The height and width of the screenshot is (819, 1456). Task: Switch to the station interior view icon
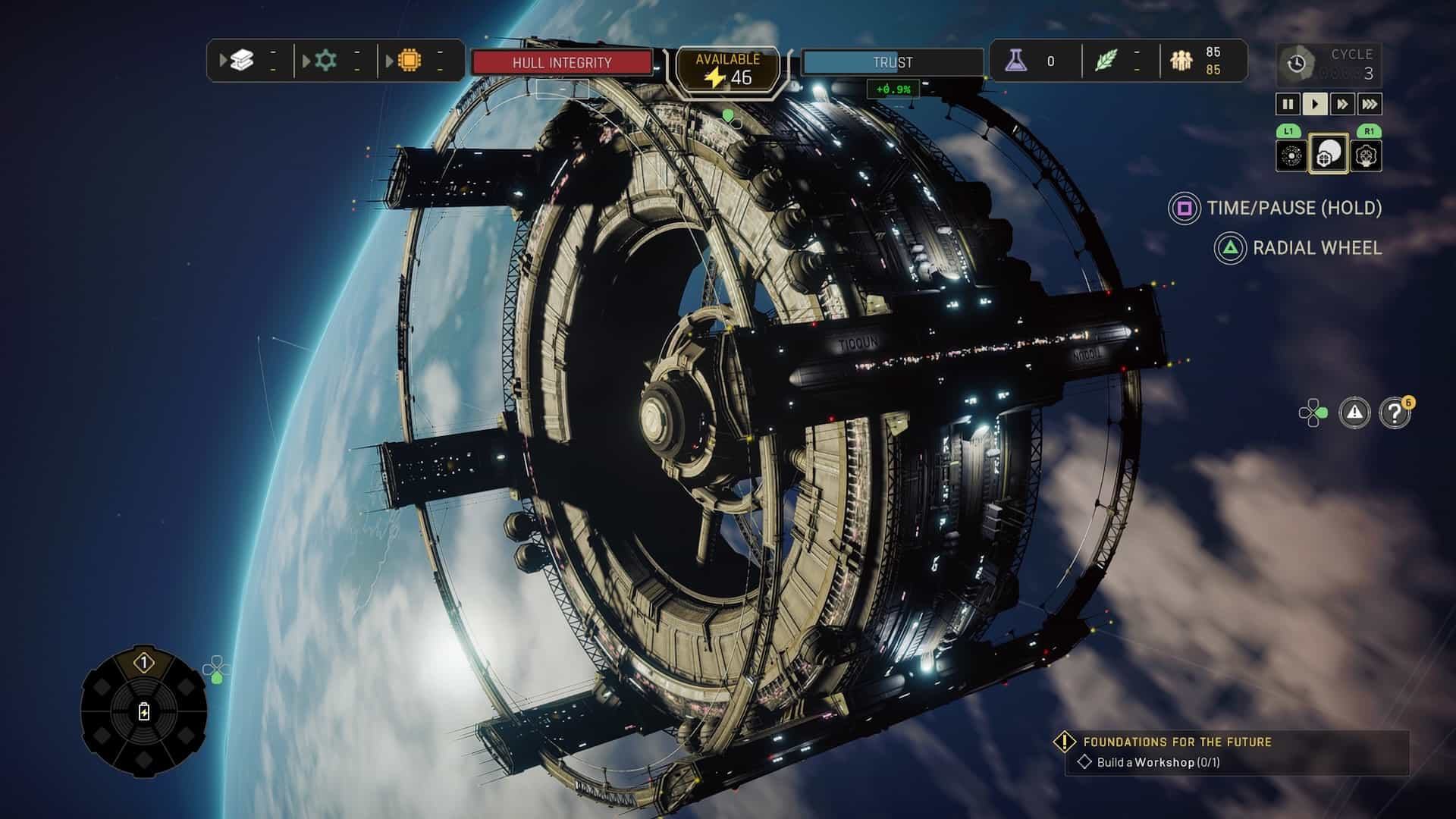(1366, 155)
